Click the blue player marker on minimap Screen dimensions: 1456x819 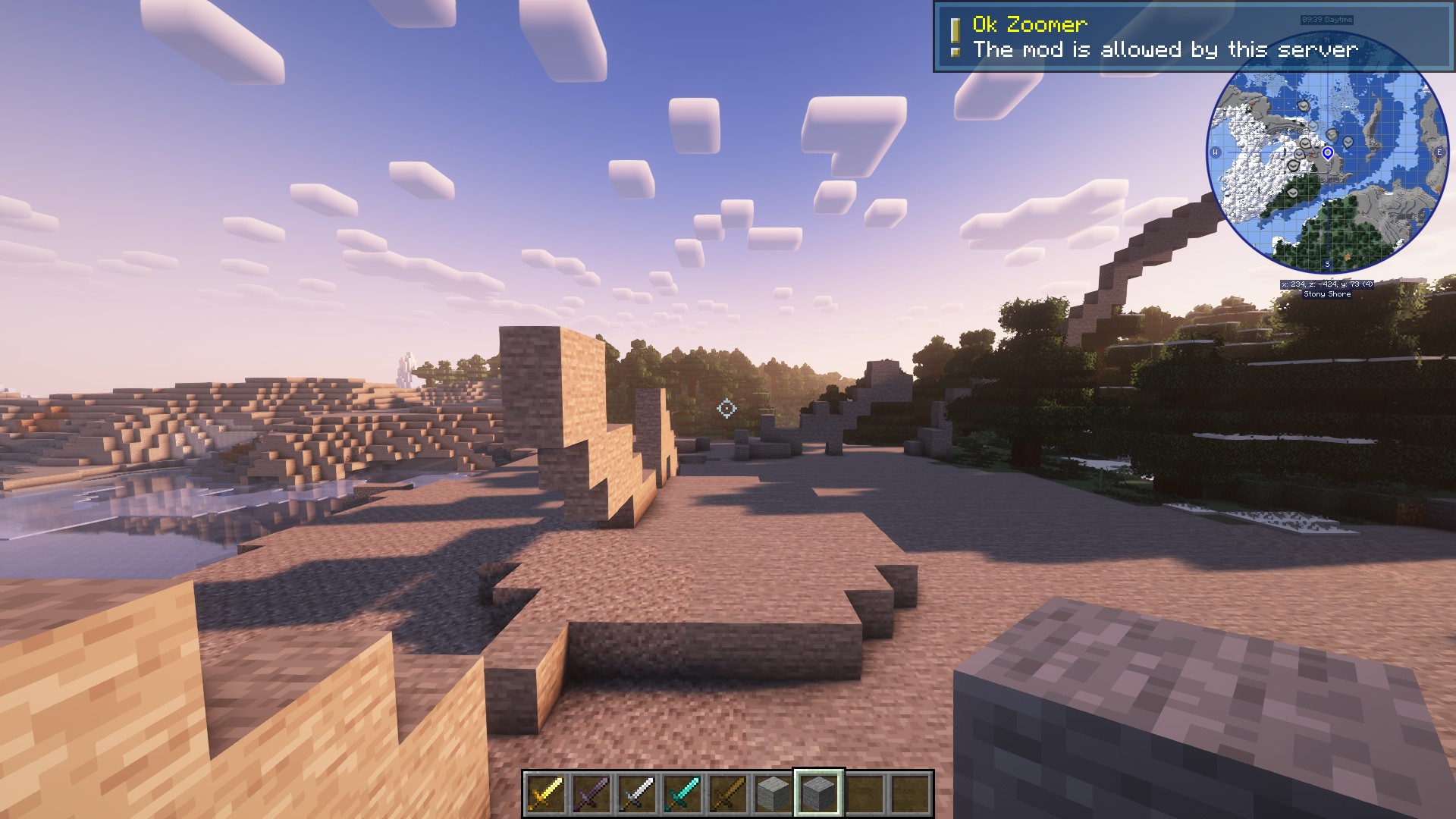(1328, 153)
